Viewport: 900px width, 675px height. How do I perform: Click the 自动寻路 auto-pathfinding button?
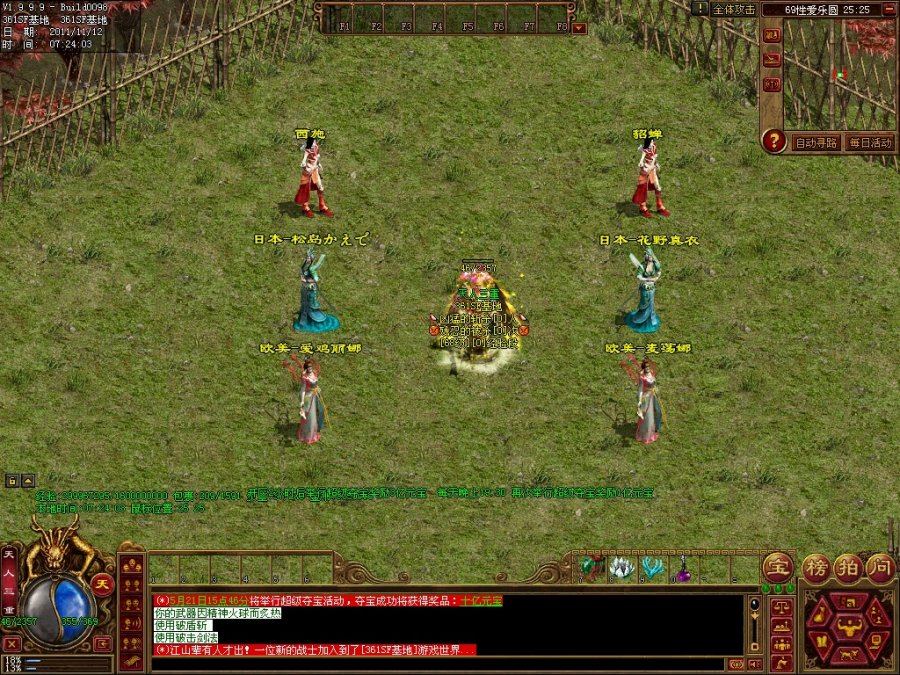(x=817, y=143)
